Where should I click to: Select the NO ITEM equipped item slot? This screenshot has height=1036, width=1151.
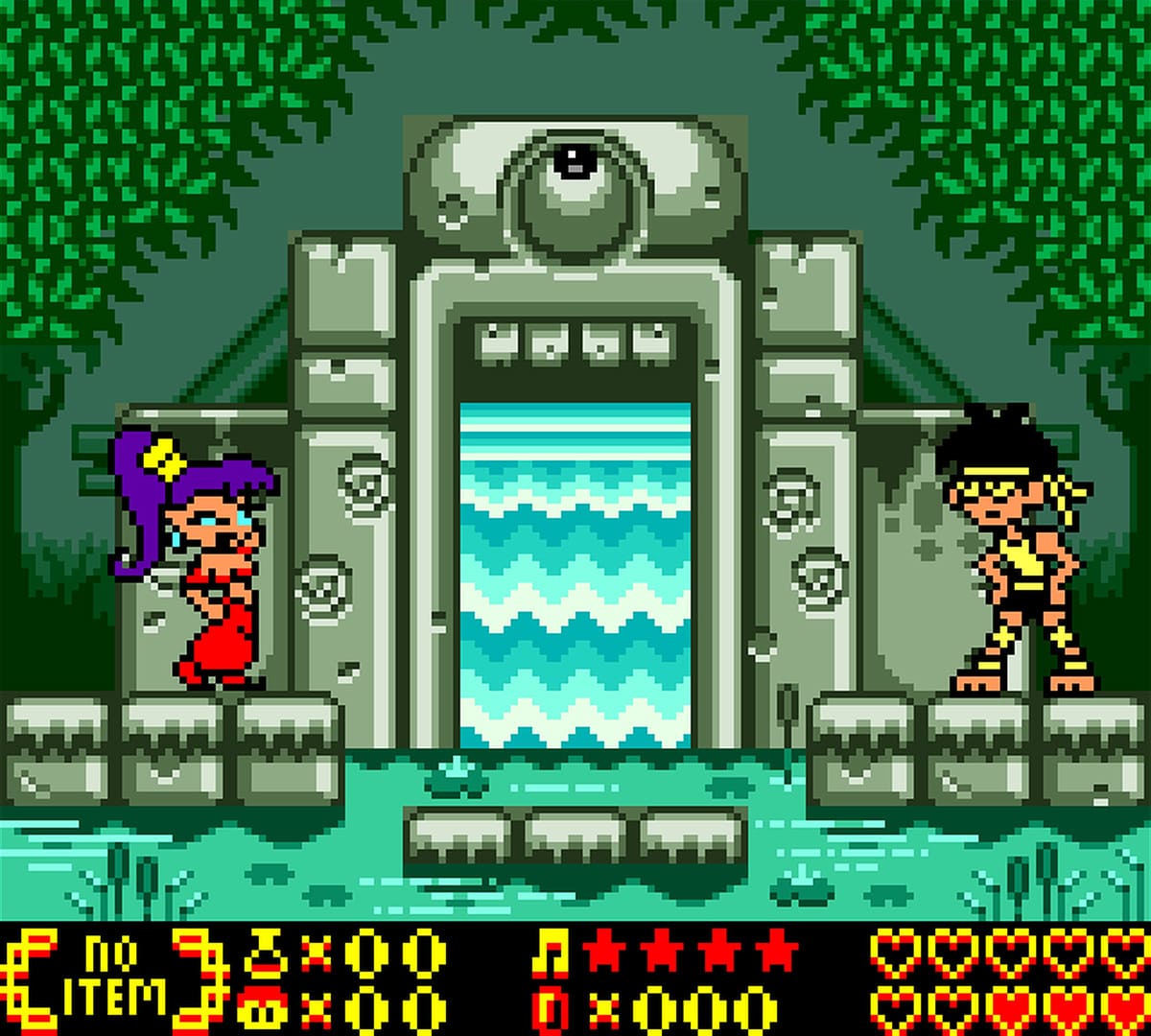pos(111,978)
